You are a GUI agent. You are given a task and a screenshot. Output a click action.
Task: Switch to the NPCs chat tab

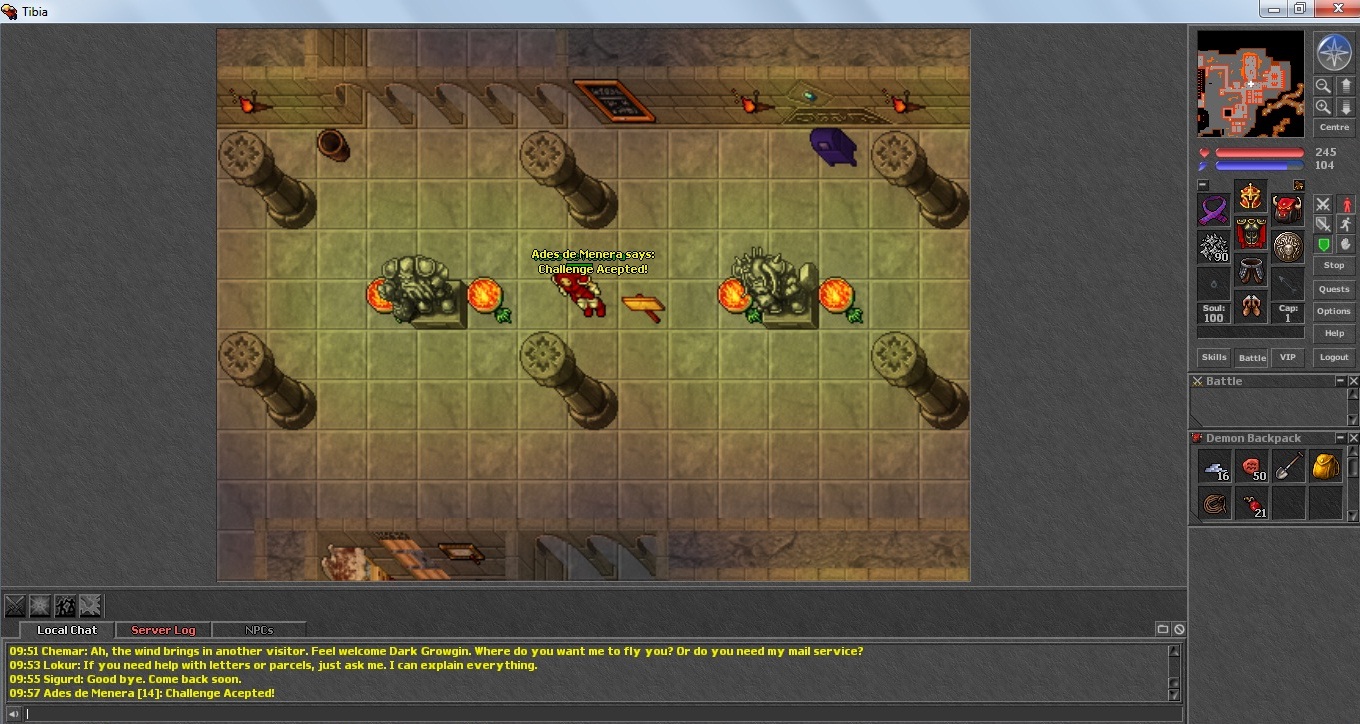(259, 630)
